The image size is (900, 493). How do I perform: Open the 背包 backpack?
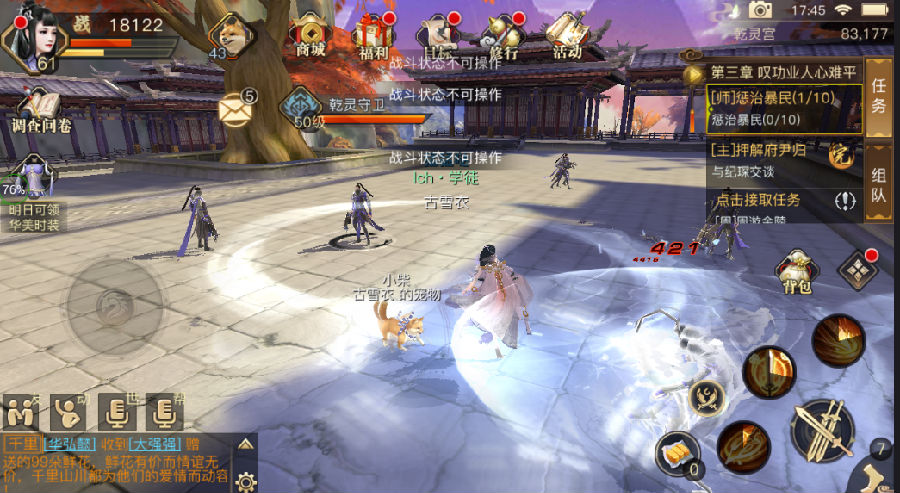(797, 272)
